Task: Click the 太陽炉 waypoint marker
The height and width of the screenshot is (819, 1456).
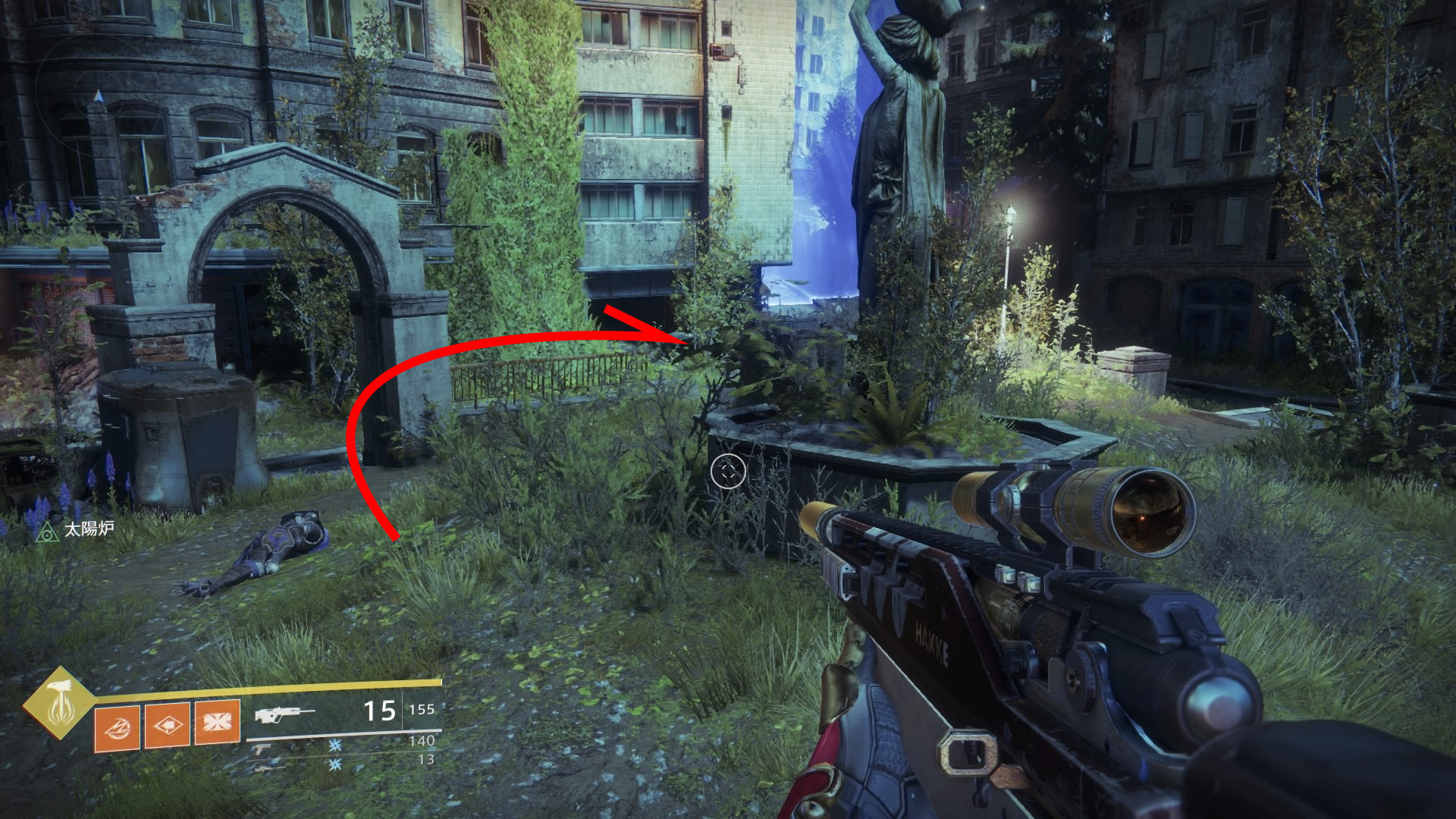Action: tap(49, 532)
